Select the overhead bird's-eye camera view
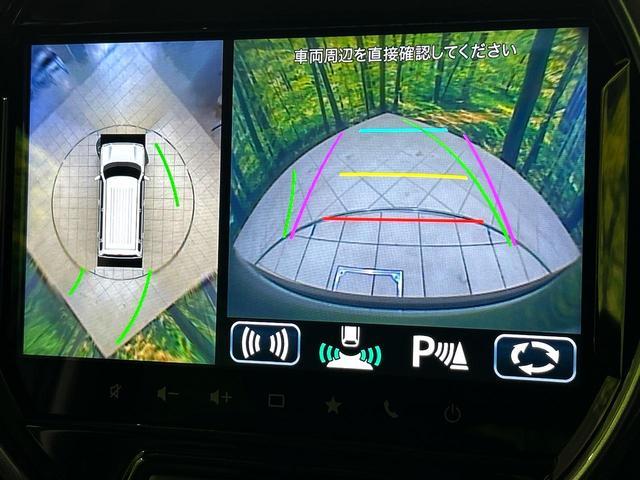640x480 pixels. (122, 200)
